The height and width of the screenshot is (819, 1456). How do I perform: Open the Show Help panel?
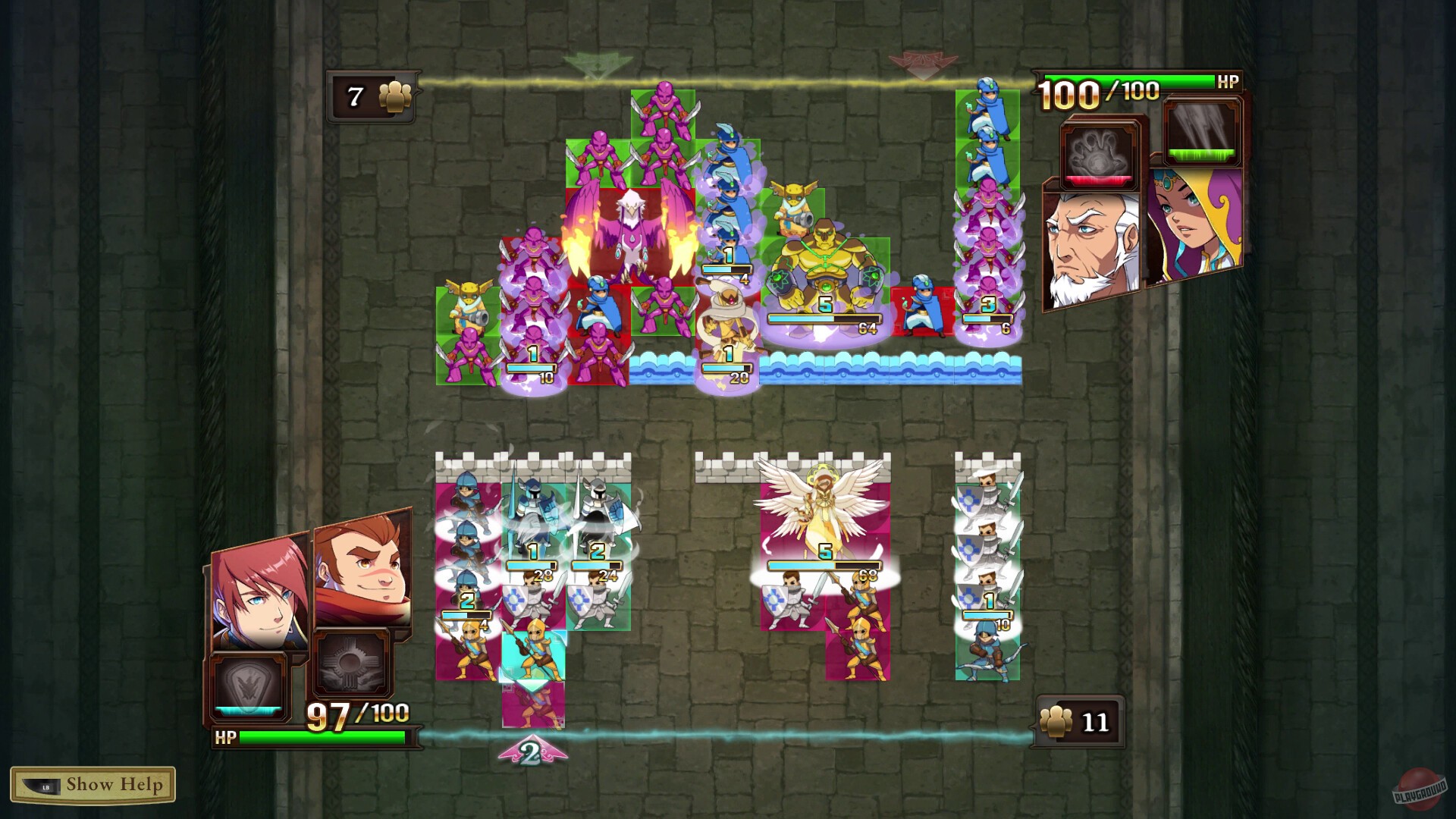click(x=94, y=786)
